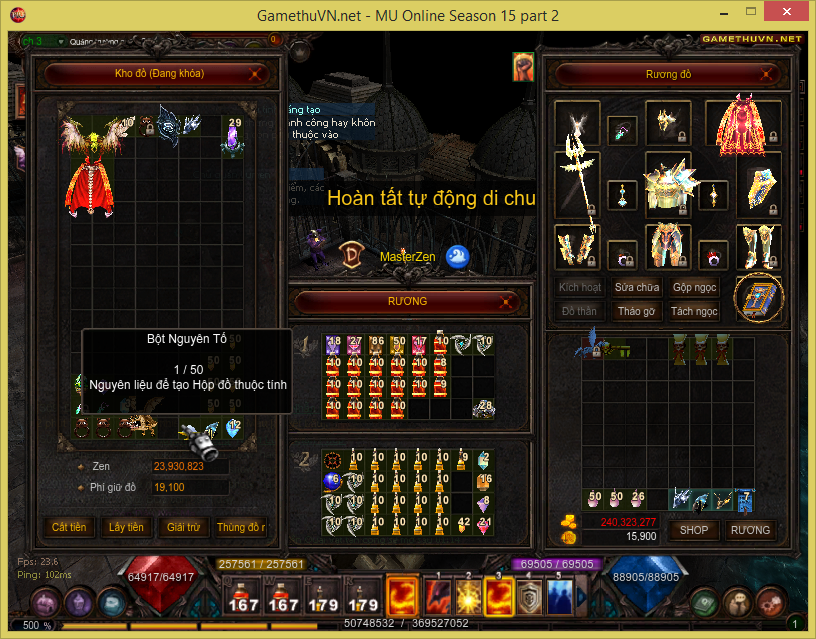Click the Sửa chữa repair button
The width and height of the screenshot is (816, 639).
637,287
